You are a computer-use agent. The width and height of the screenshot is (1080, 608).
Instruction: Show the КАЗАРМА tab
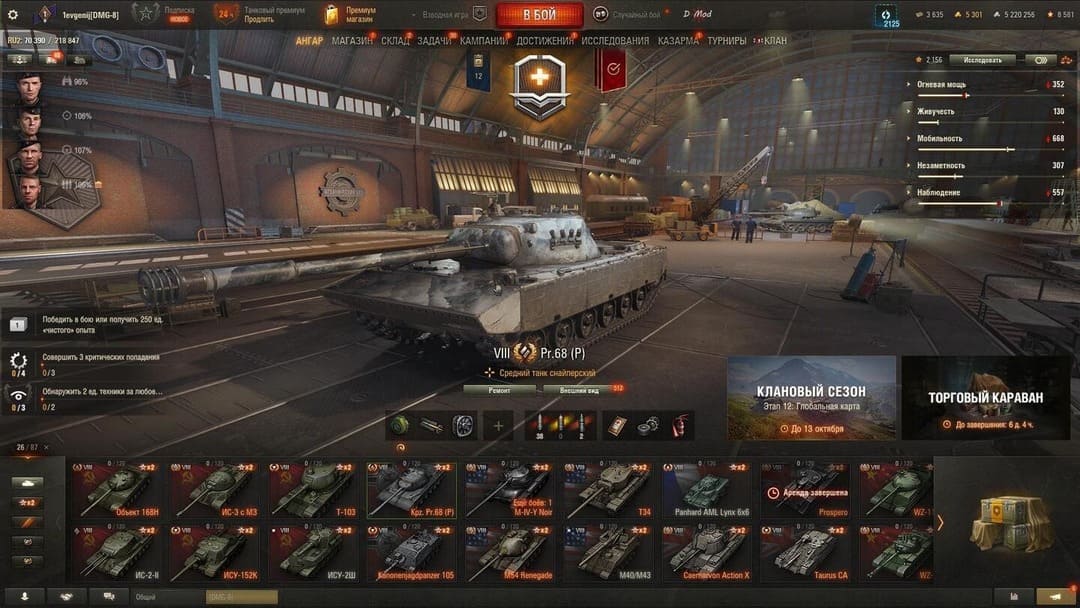(x=678, y=41)
